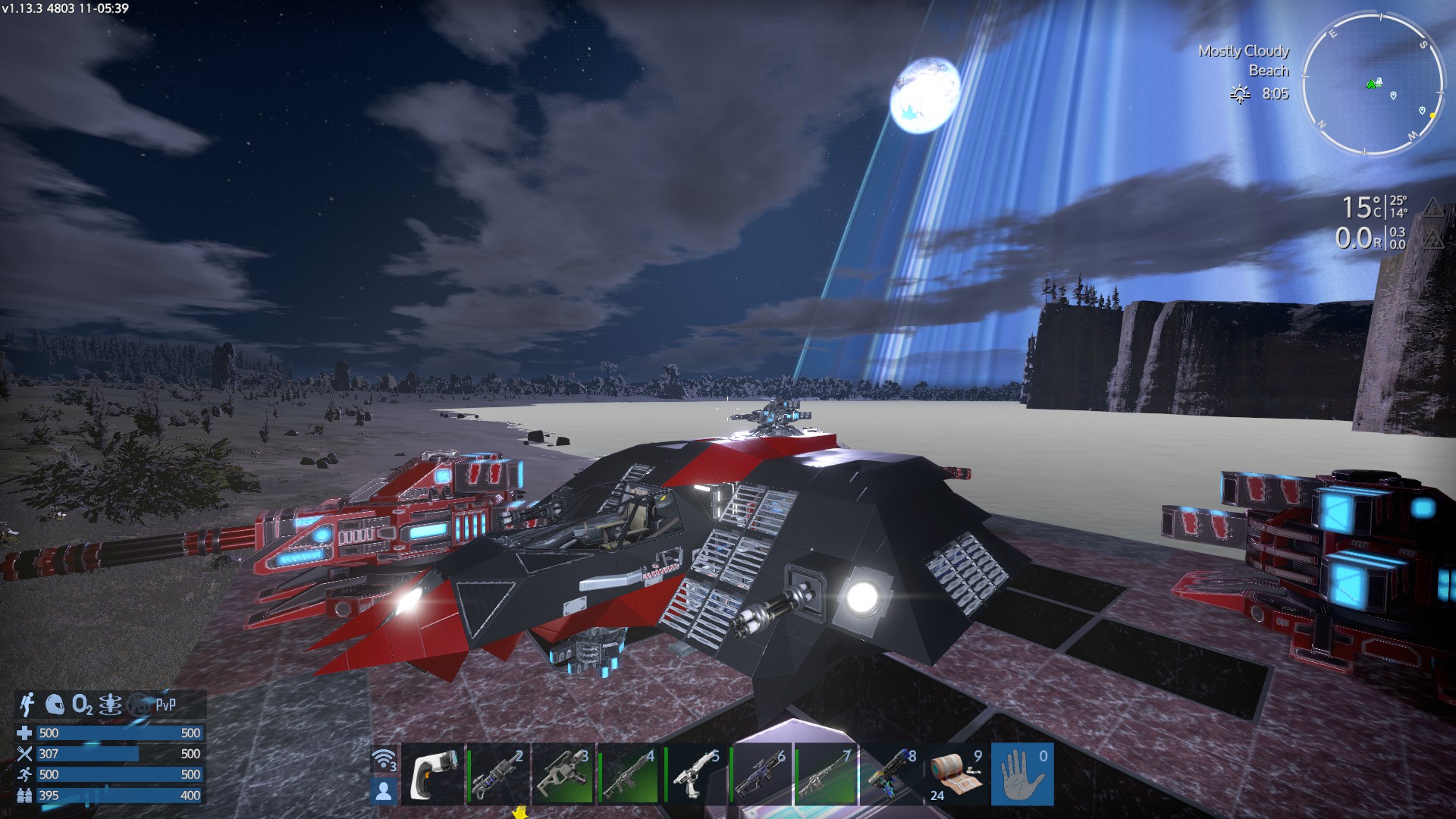Equip the weapon in hotbar slot 2
Screen dimensions: 1456x819
(497, 774)
